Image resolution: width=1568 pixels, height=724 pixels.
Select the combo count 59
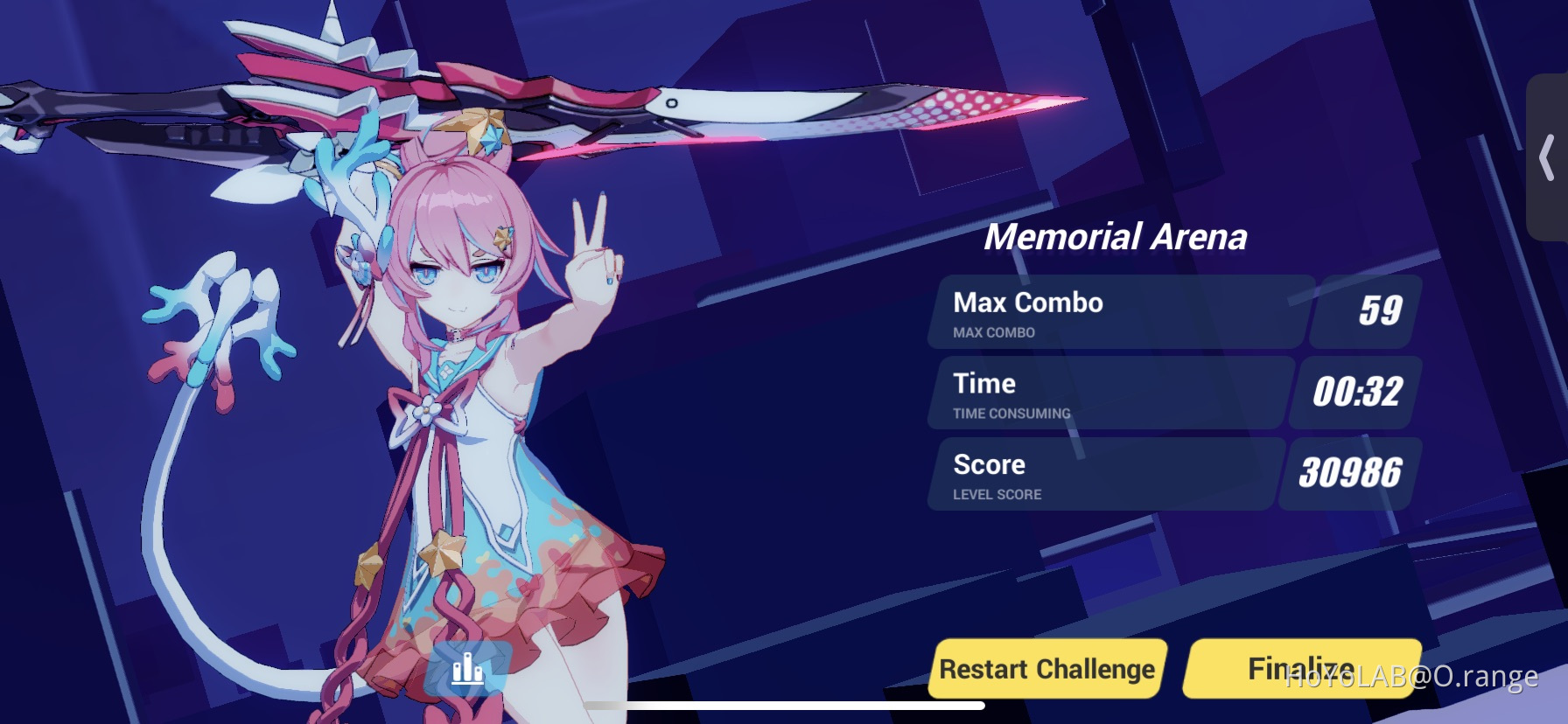(1380, 309)
